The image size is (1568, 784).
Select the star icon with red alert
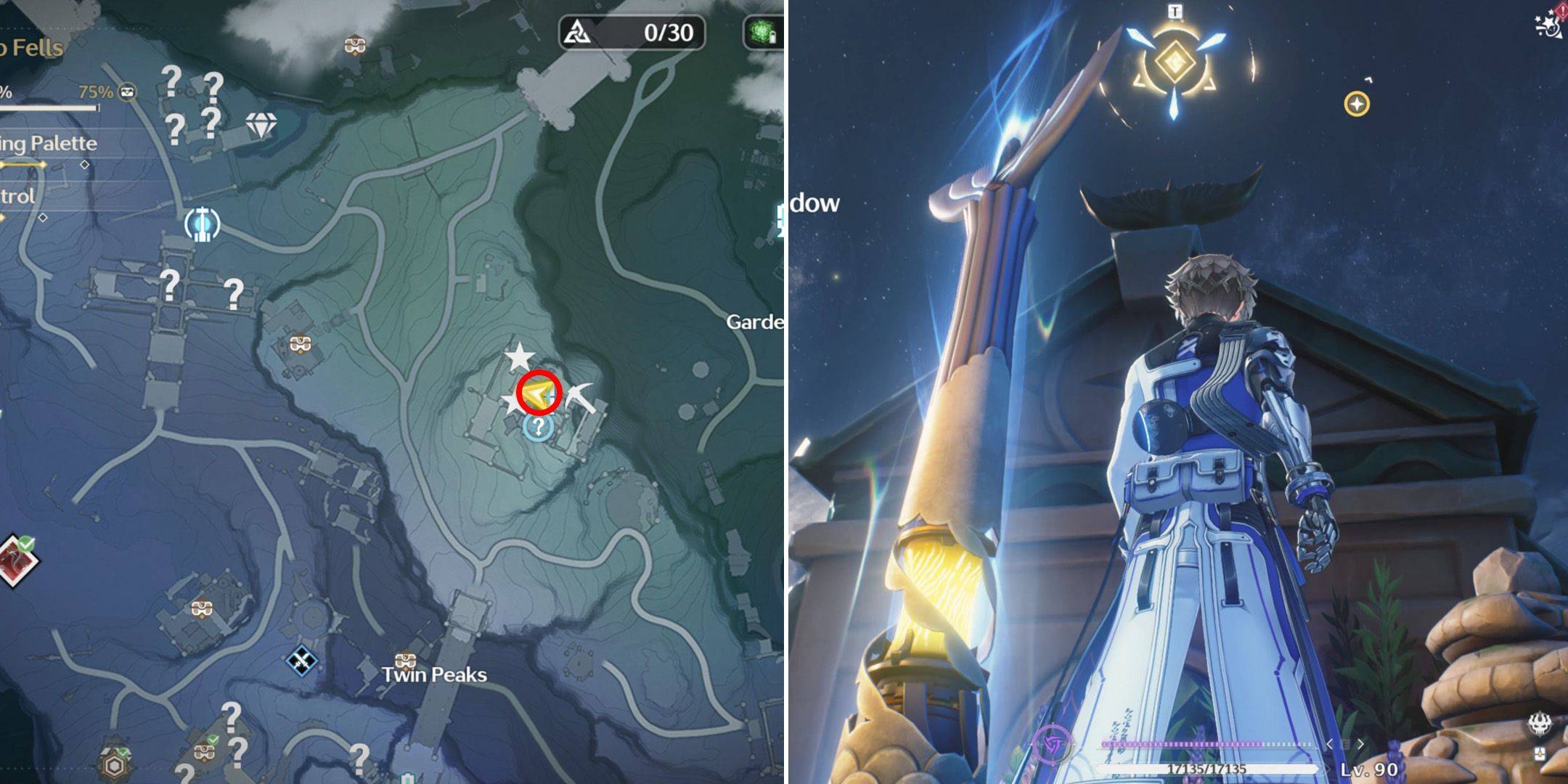pos(1551,22)
